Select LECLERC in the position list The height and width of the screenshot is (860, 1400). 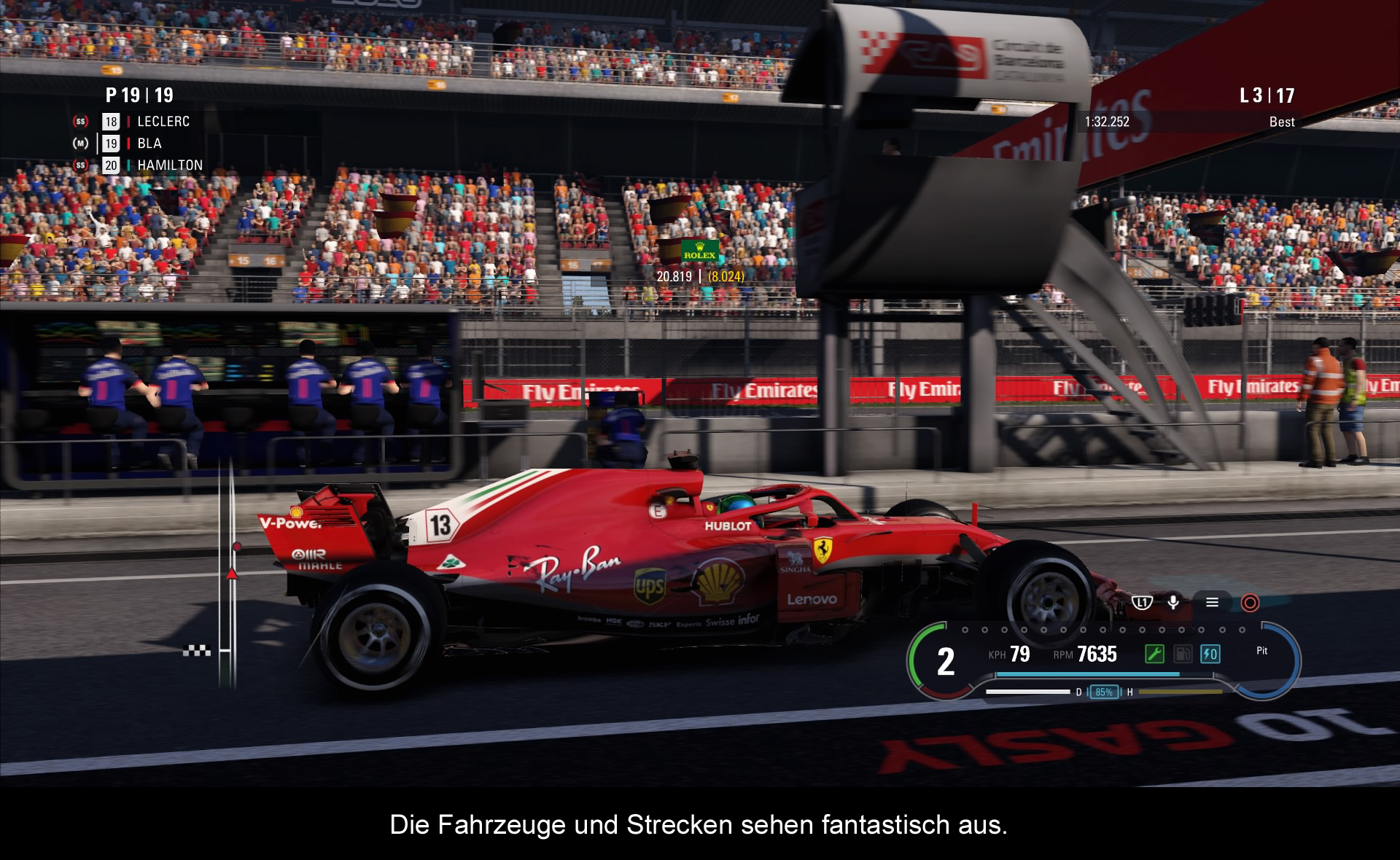pyautogui.click(x=163, y=122)
